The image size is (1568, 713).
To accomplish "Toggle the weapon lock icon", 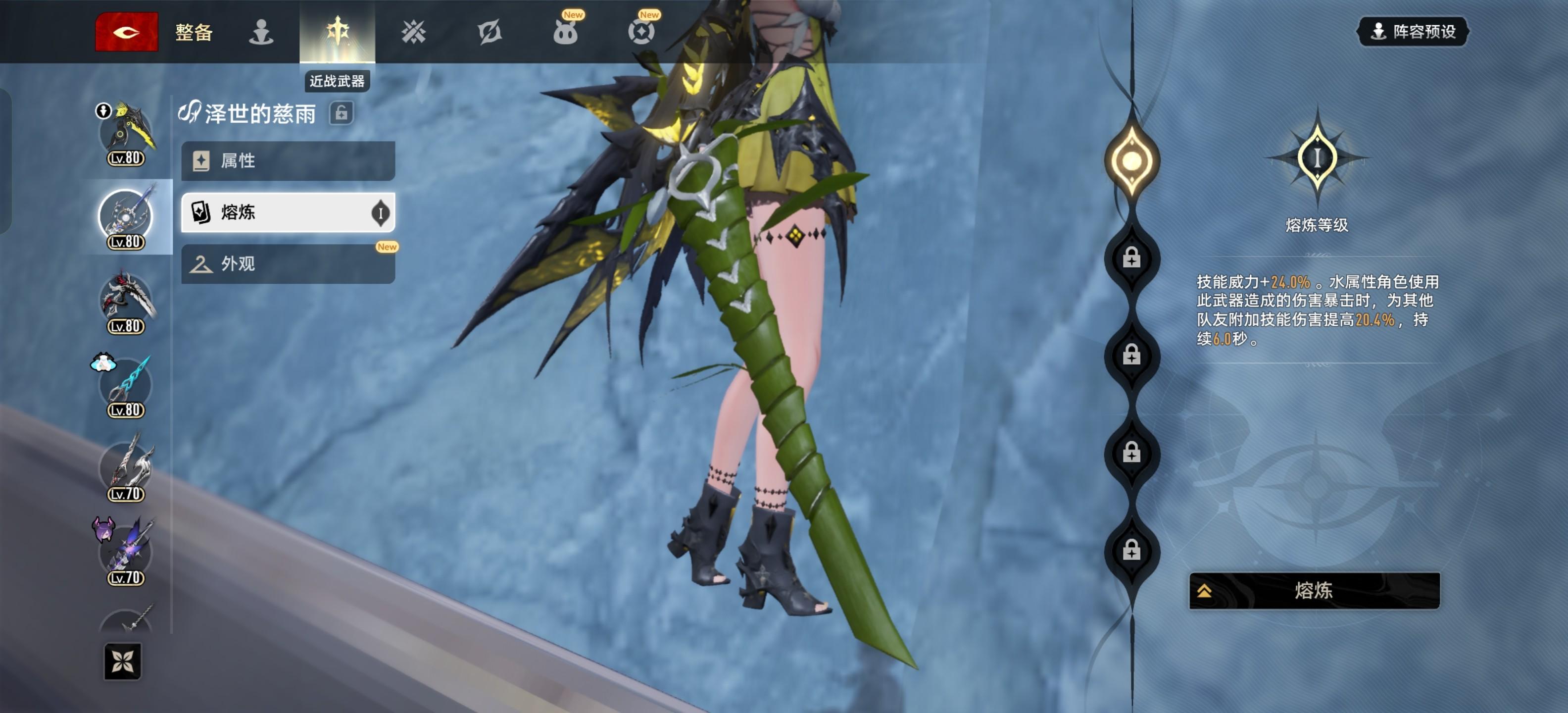I will (342, 113).
